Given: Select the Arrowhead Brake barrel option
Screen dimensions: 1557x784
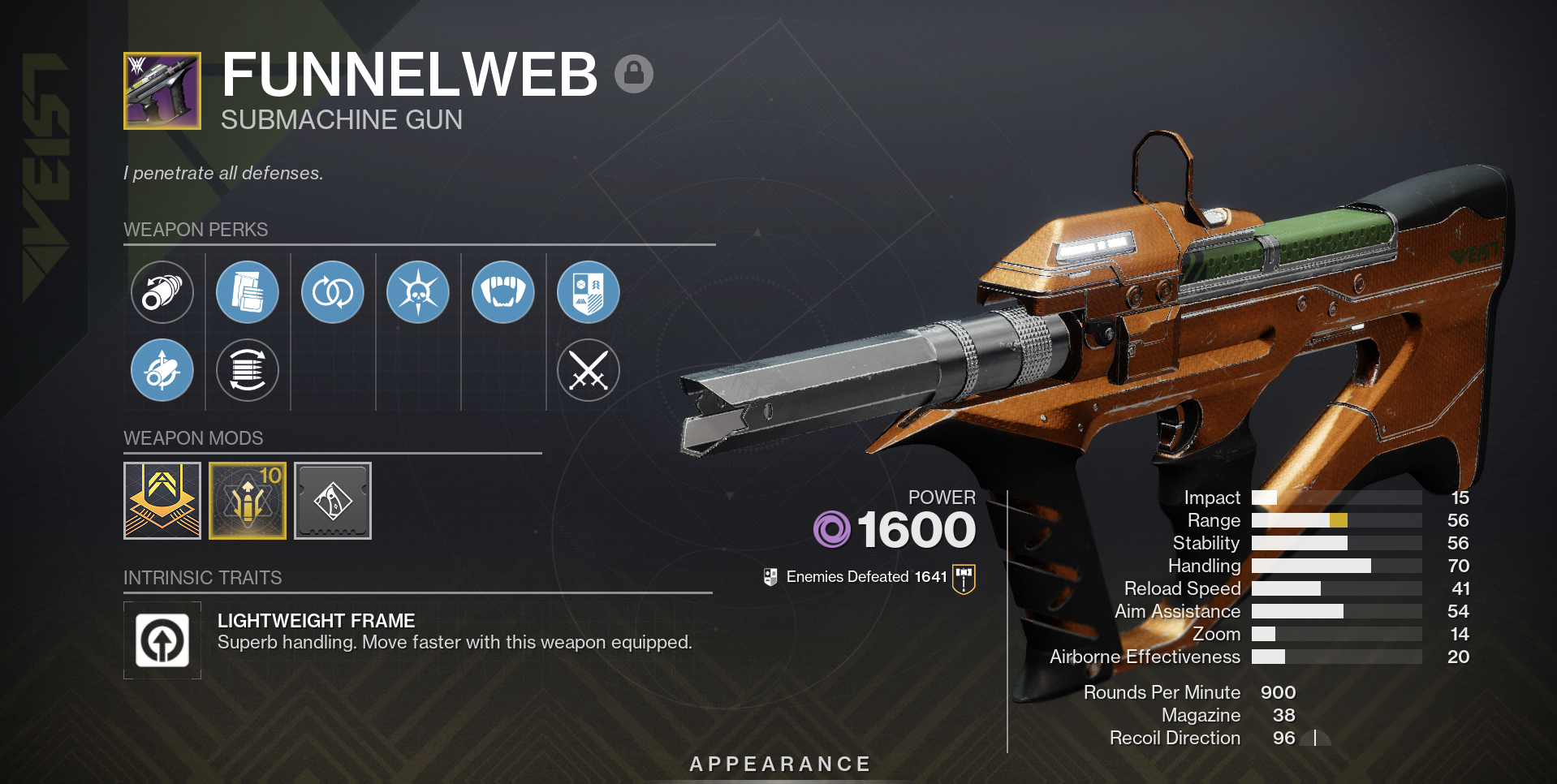Looking at the screenshot, I should coord(162,369).
